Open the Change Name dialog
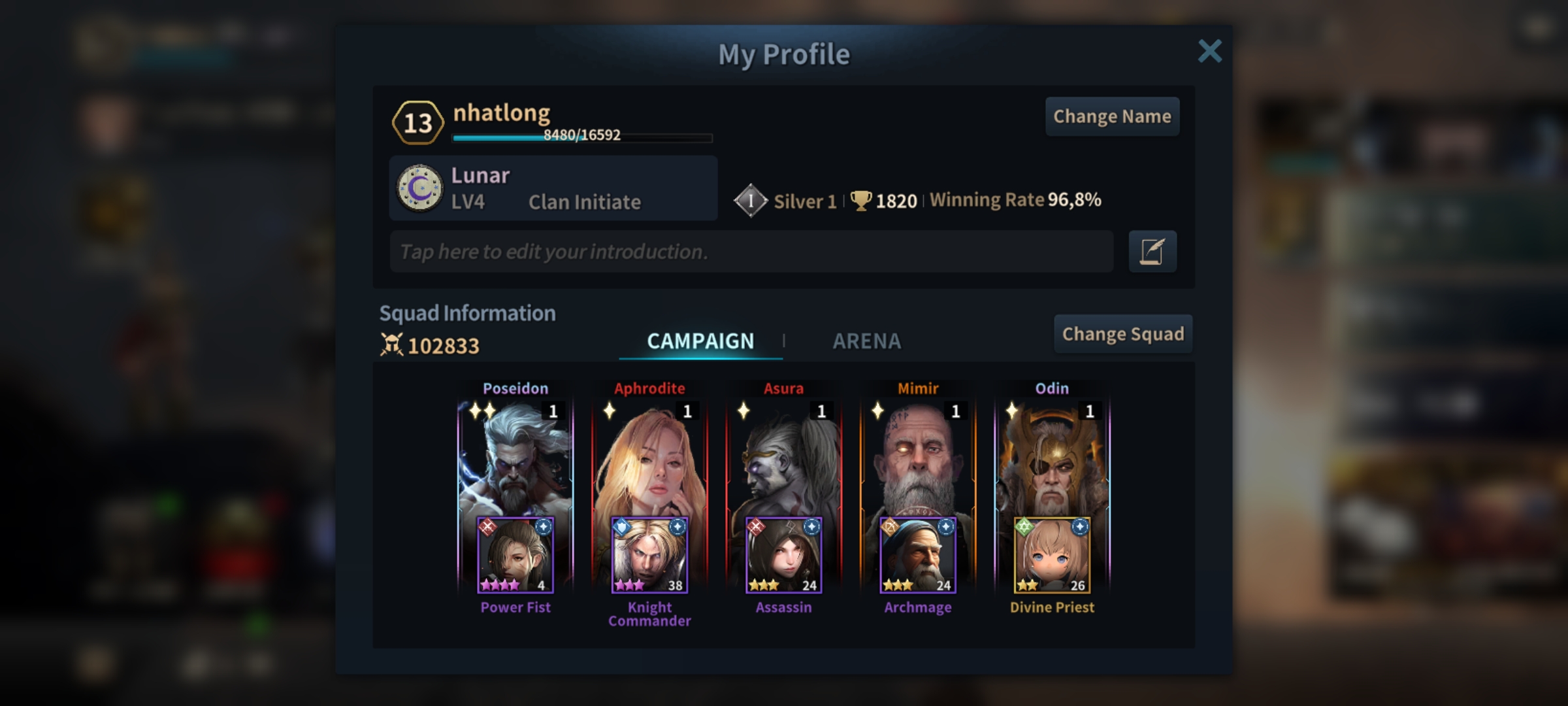Viewport: 1568px width, 706px height. pyautogui.click(x=1112, y=116)
